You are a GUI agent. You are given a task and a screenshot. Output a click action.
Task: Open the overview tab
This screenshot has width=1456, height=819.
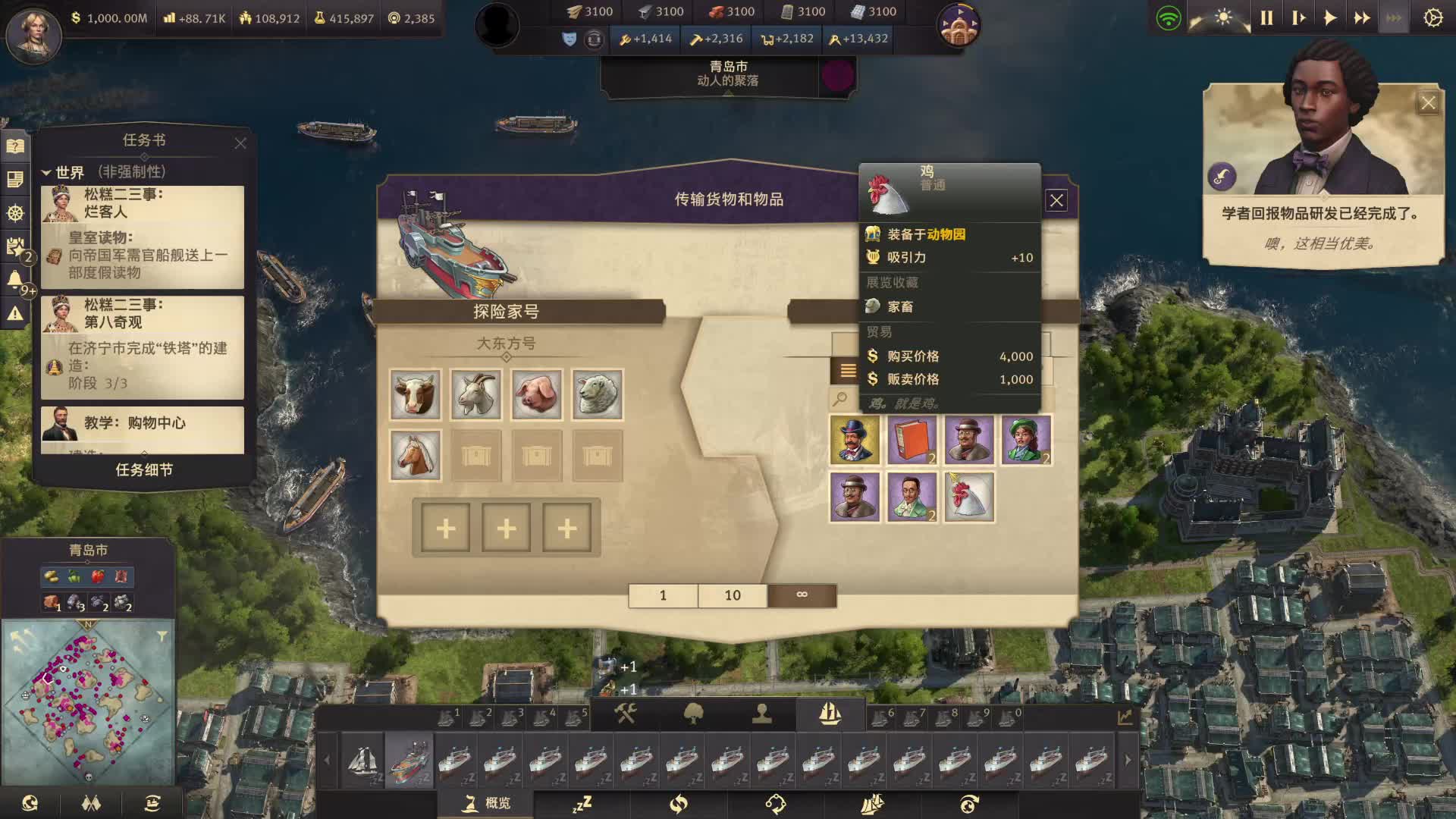486,803
